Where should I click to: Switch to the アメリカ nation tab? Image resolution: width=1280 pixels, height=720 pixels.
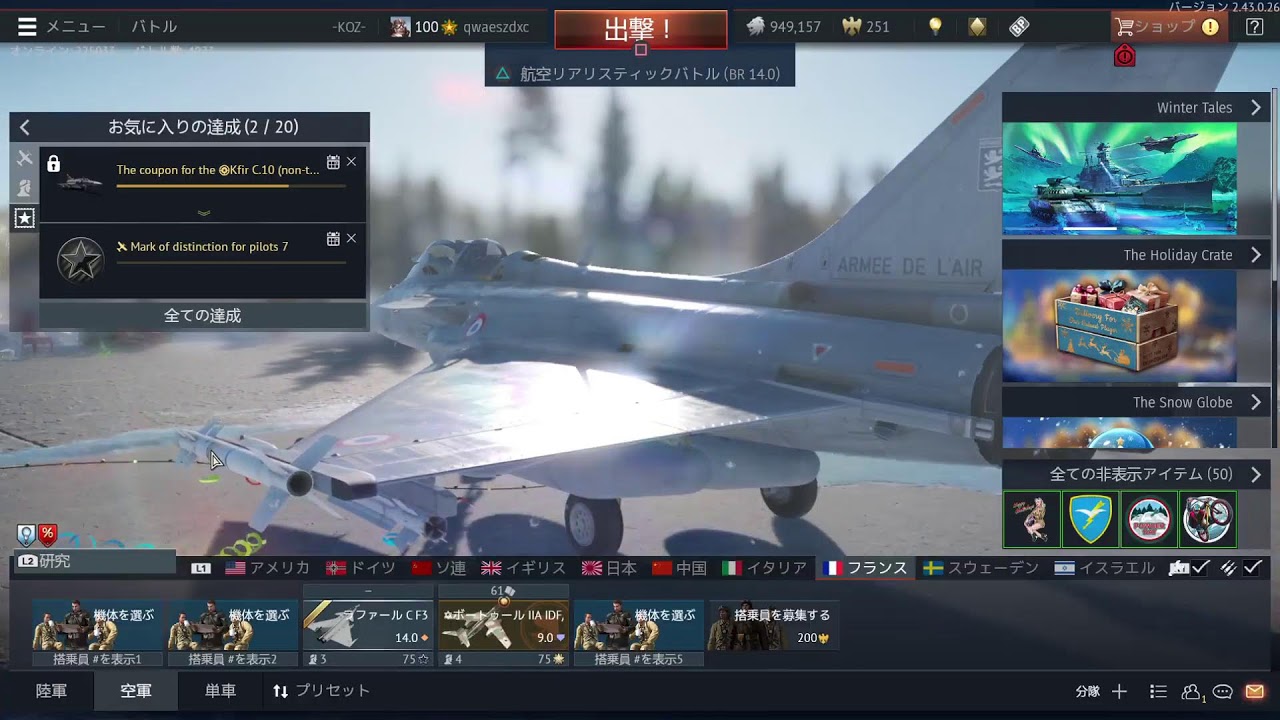[x=268, y=568]
